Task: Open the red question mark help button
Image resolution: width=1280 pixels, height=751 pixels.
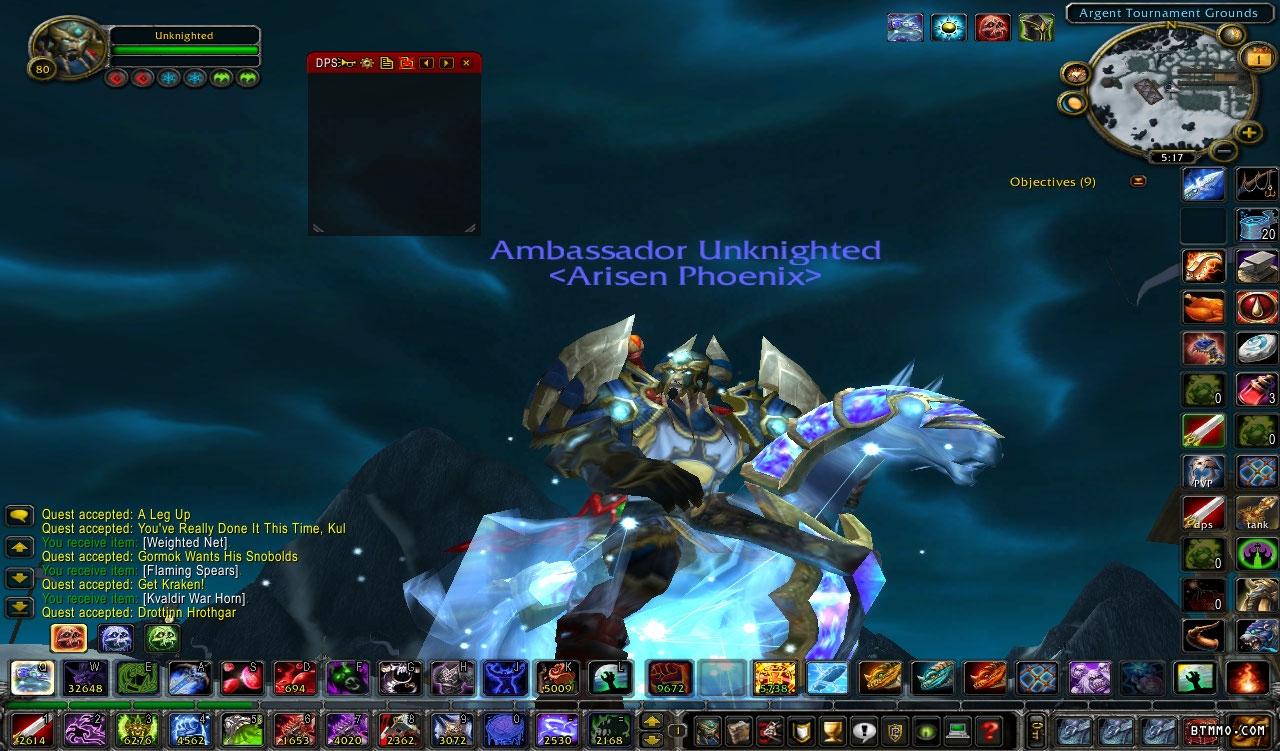Action: 990,729
